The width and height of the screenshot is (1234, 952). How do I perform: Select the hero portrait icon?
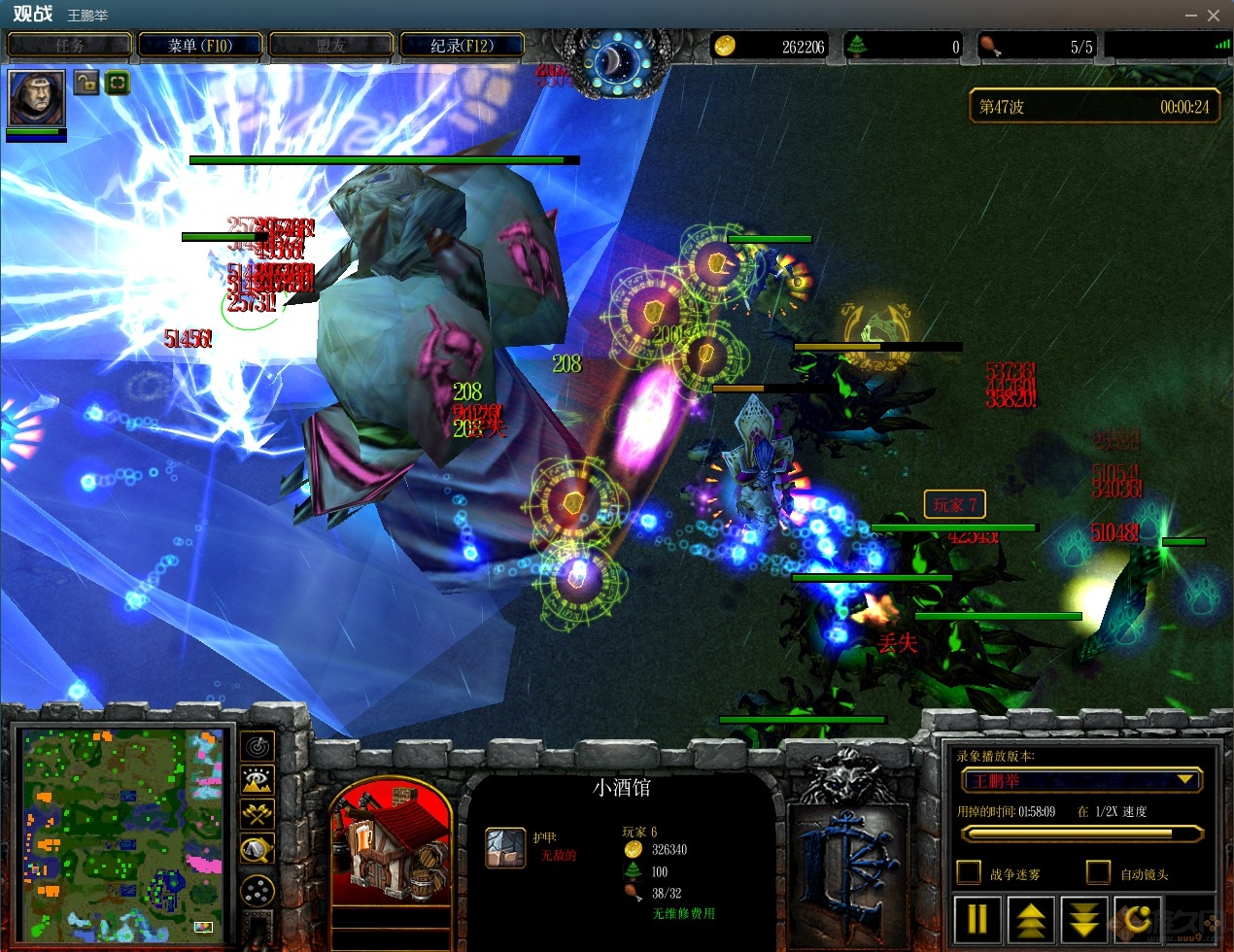click(37, 97)
